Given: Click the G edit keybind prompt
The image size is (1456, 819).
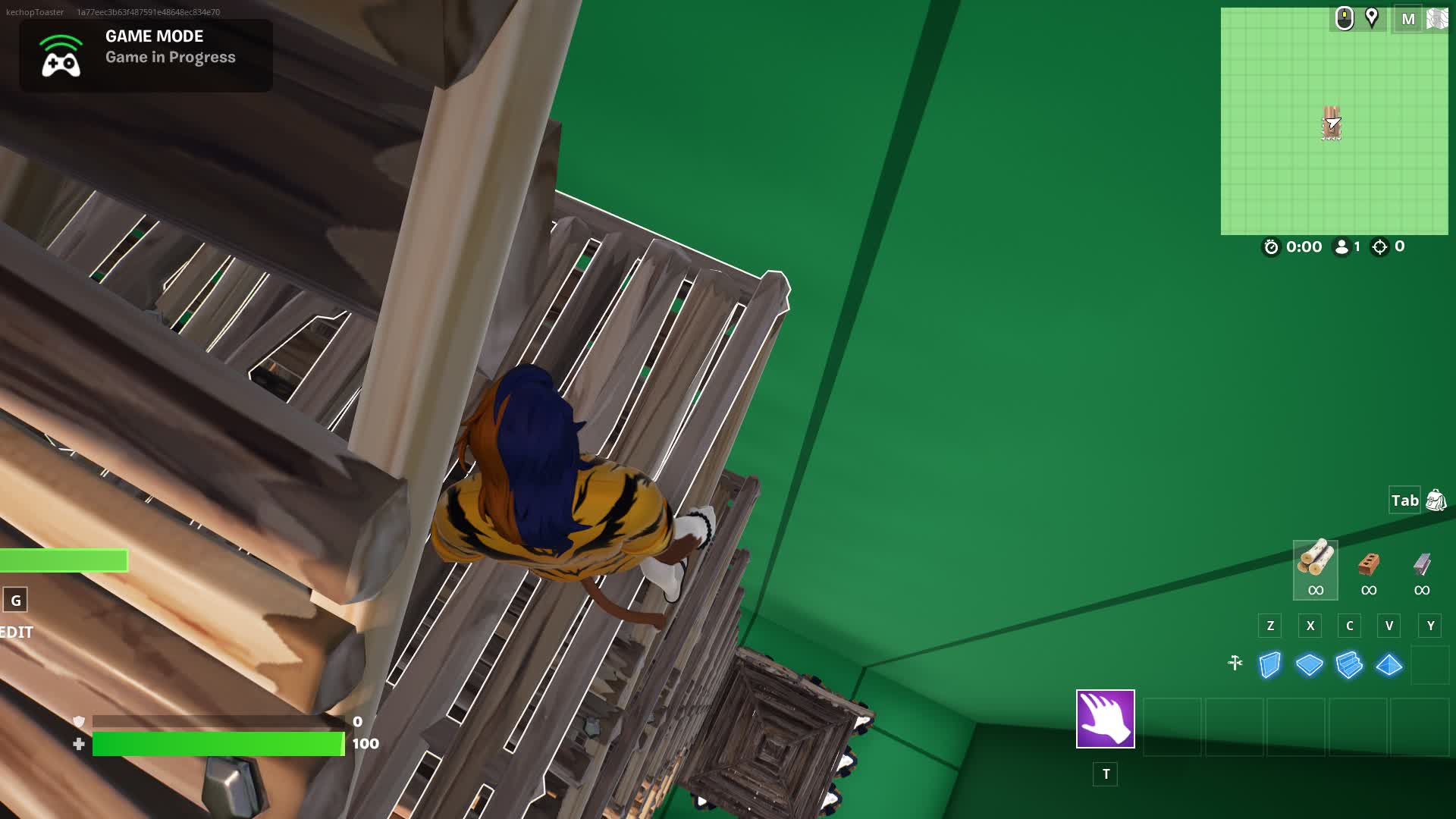Looking at the screenshot, I should coord(17,600).
